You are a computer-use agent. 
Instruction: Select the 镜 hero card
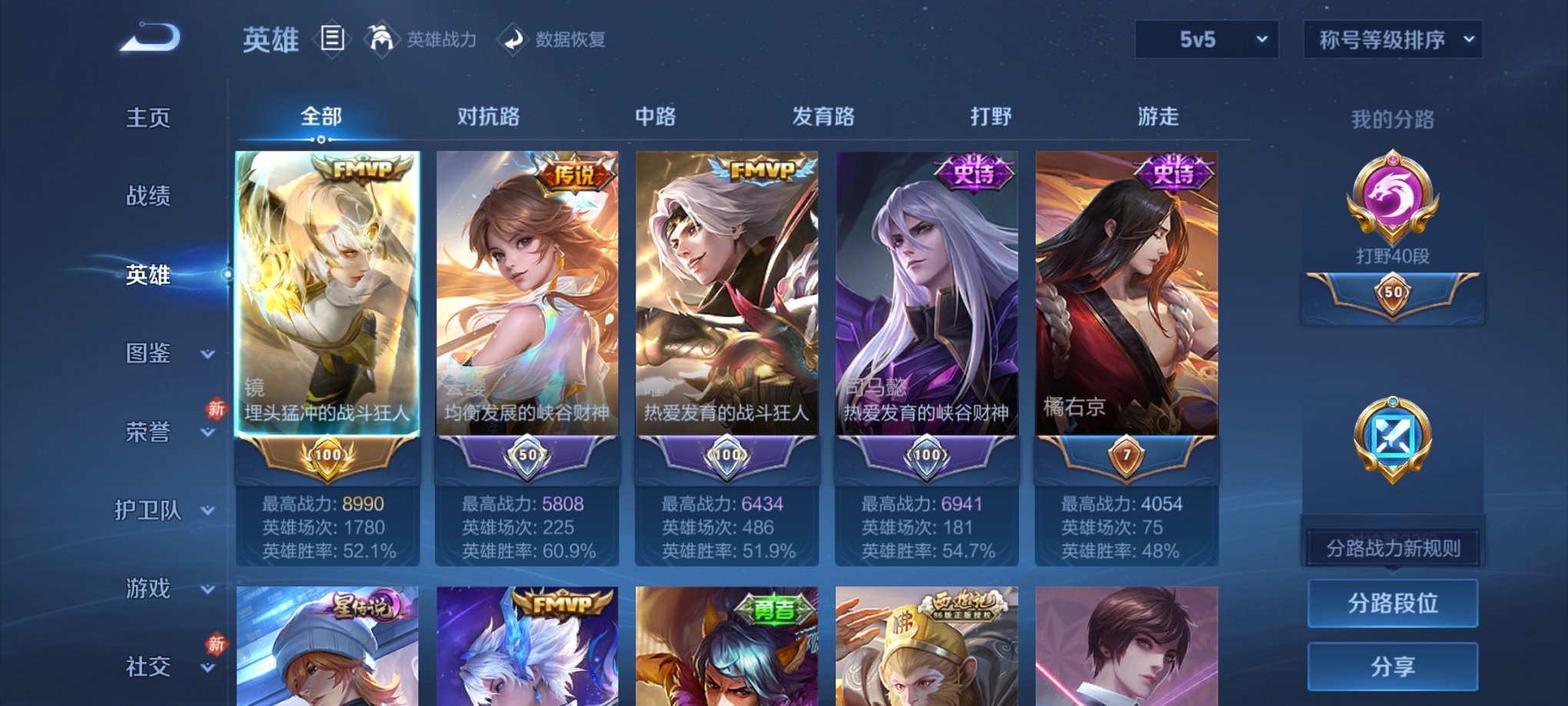click(331, 308)
